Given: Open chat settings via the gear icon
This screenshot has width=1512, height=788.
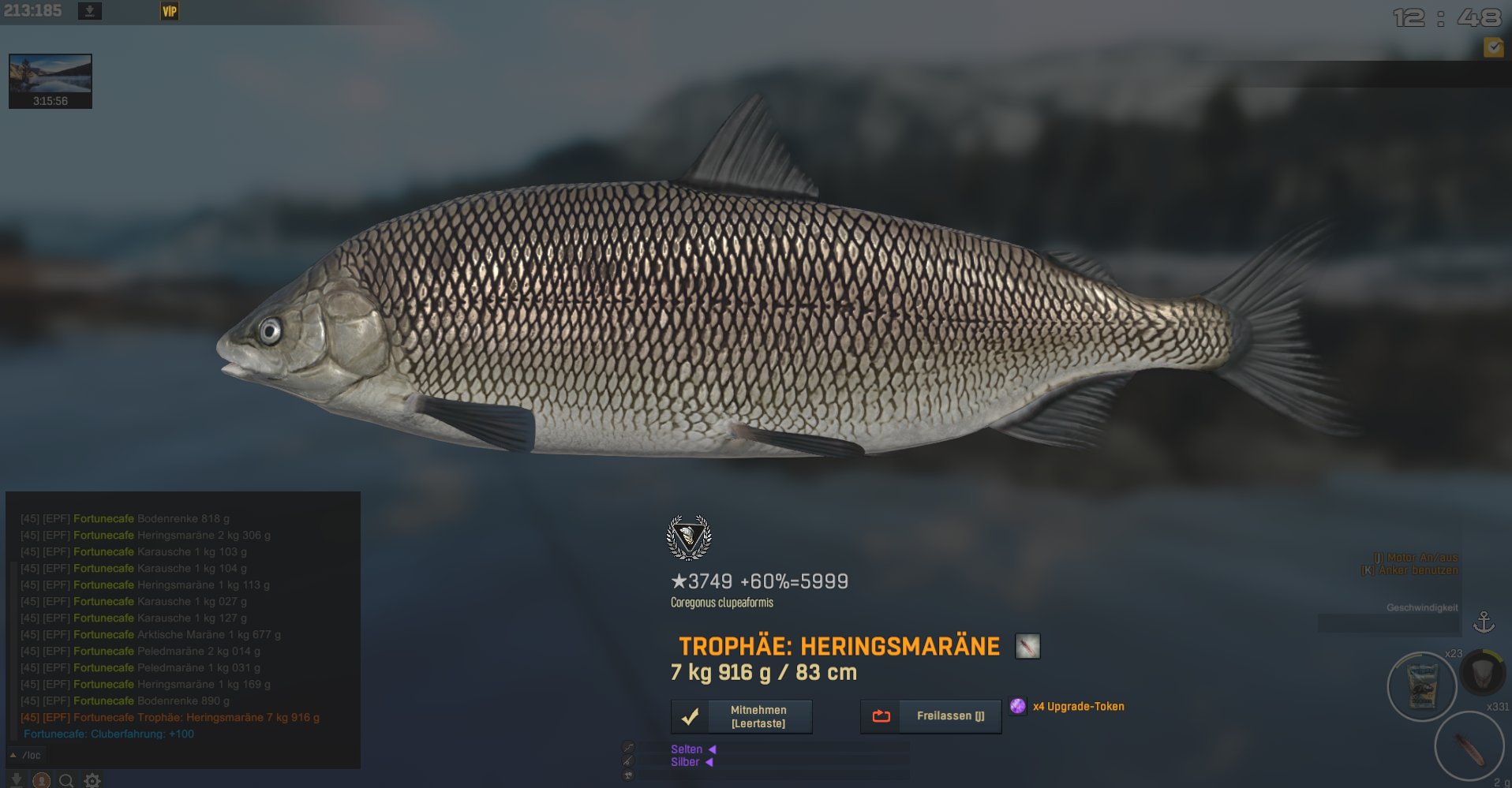Looking at the screenshot, I should pyautogui.click(x=92, y=780).
